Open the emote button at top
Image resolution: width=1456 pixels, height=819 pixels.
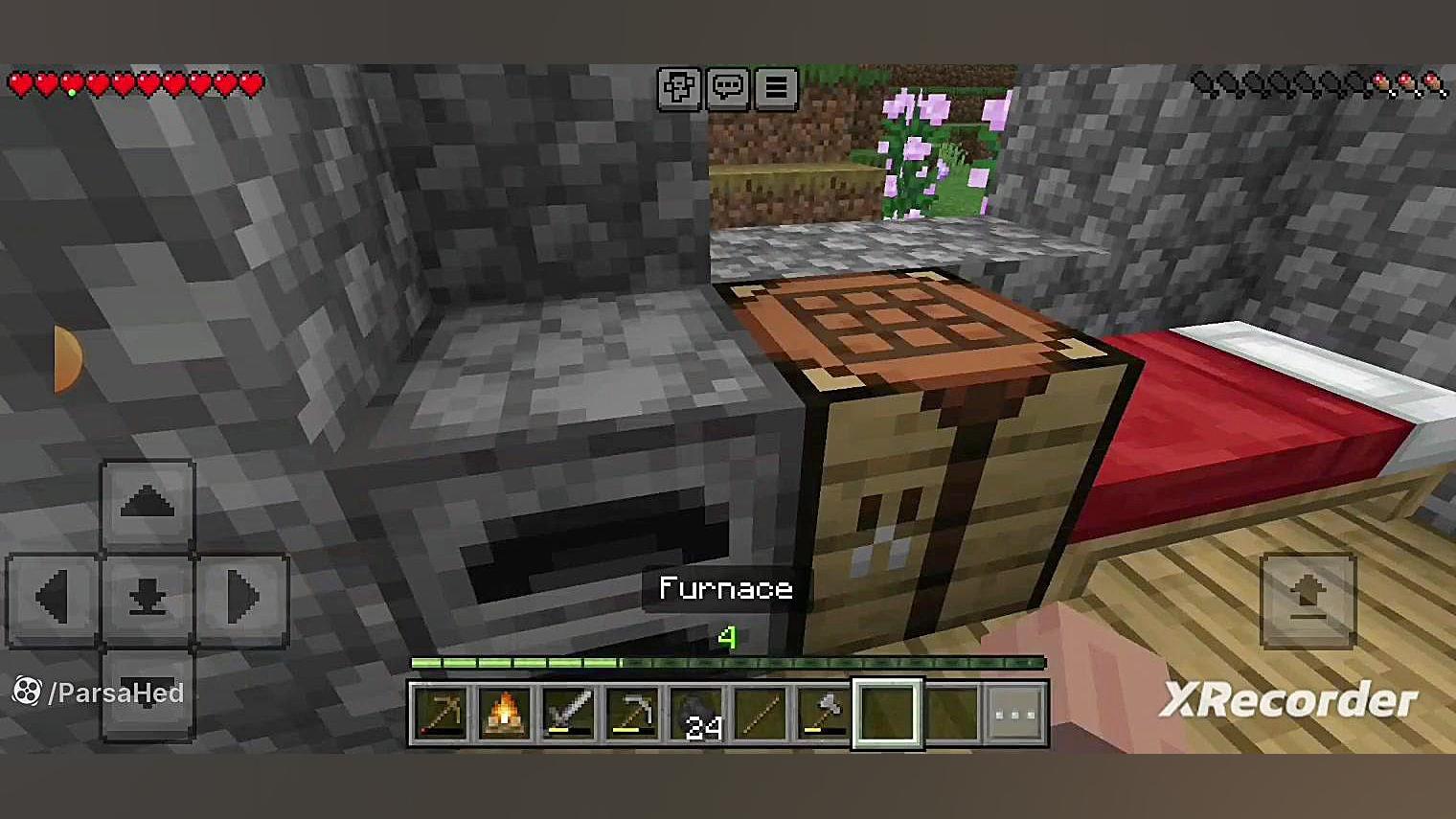(x=679, y=88)
